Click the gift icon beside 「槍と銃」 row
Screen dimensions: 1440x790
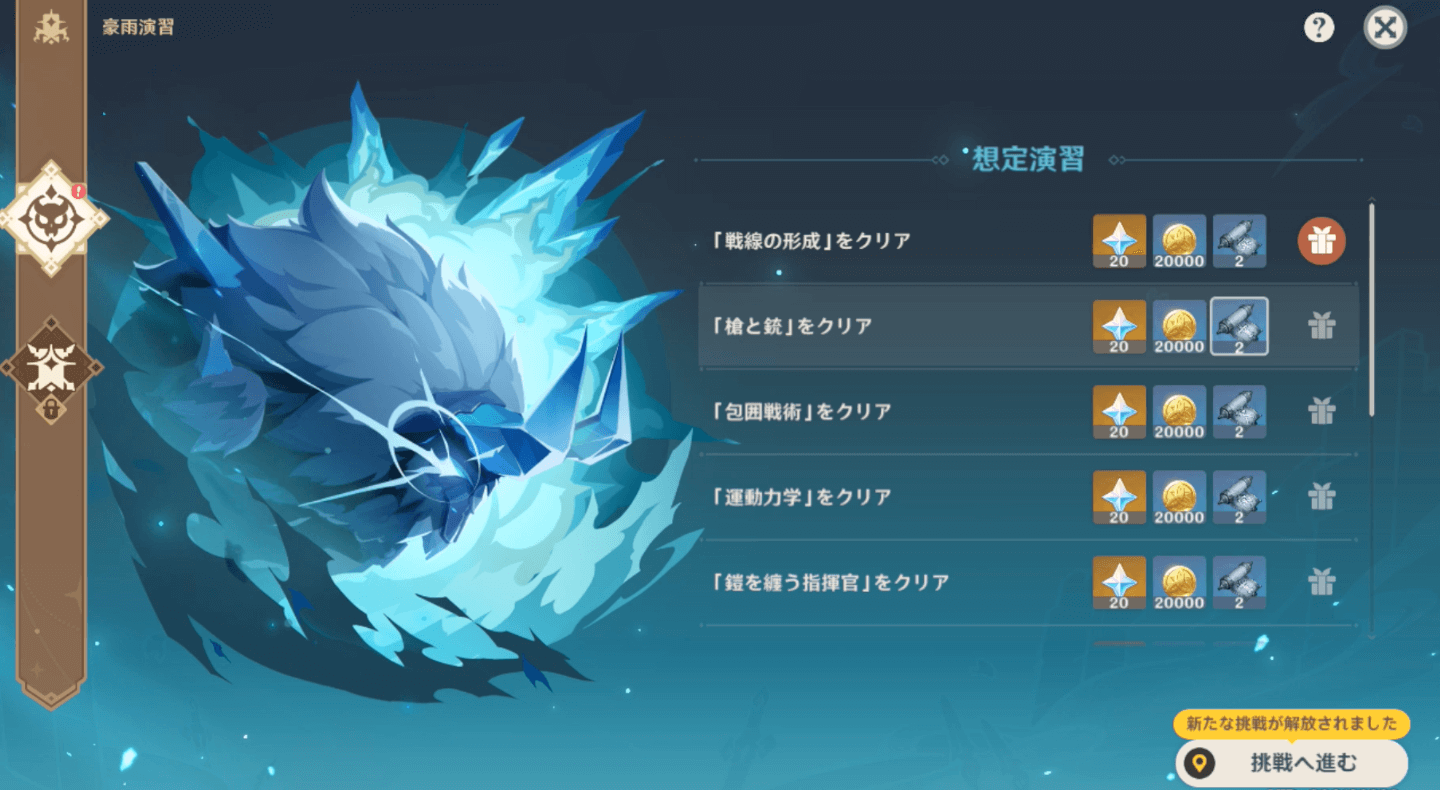click(1321, 327)
